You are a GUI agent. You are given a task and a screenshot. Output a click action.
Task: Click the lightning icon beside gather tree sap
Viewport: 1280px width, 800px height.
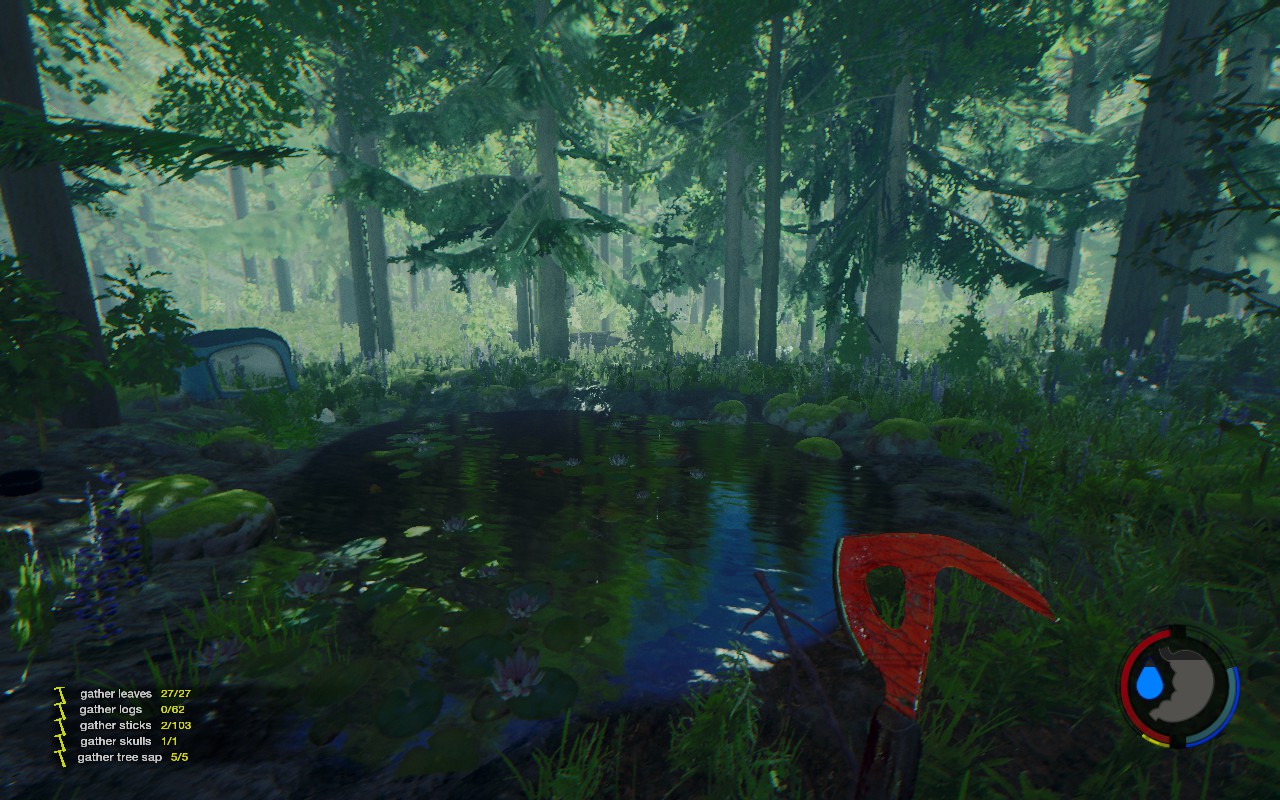pyautogui.click(x=59, y=757)
